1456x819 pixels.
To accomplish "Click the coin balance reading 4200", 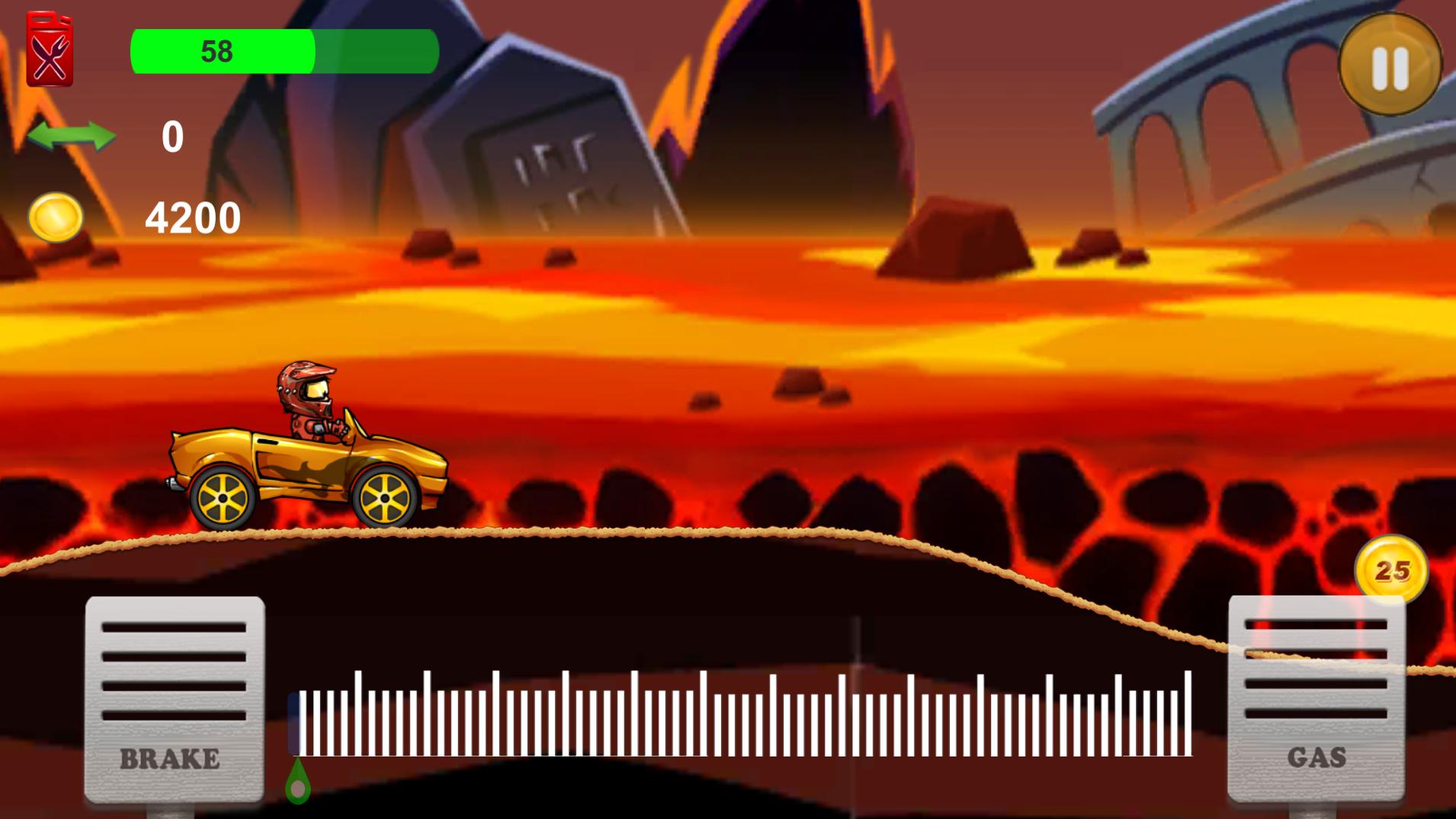I will pyautogui.click(x=192, y=219).
